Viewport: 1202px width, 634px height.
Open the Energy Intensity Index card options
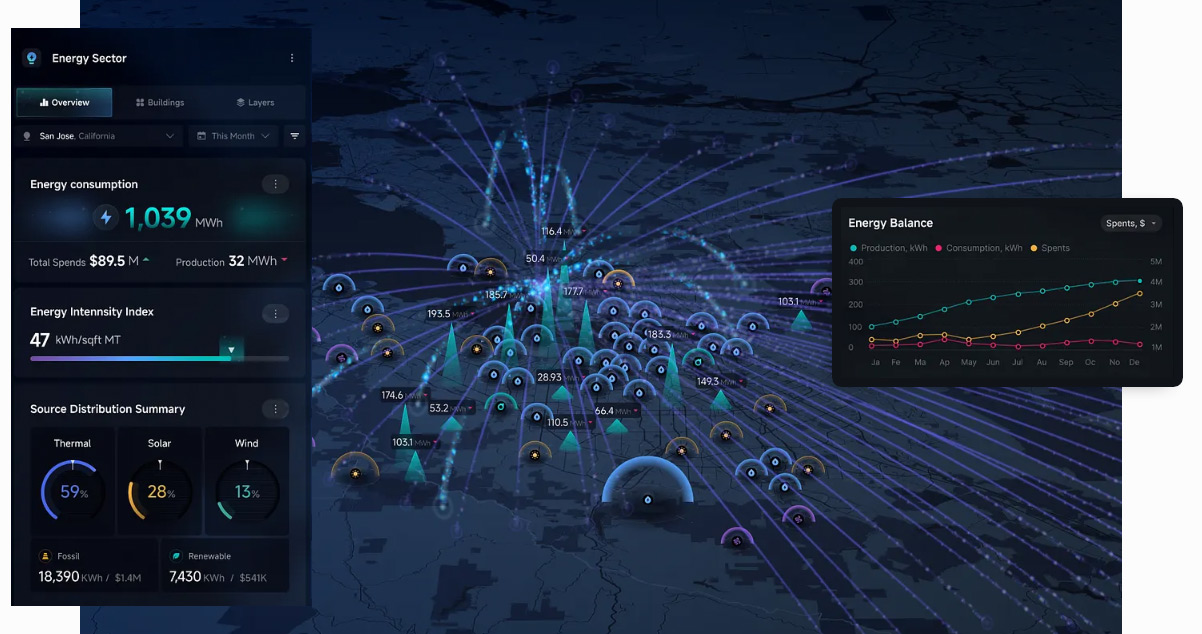pyautogui.click(x=275, y=314)
